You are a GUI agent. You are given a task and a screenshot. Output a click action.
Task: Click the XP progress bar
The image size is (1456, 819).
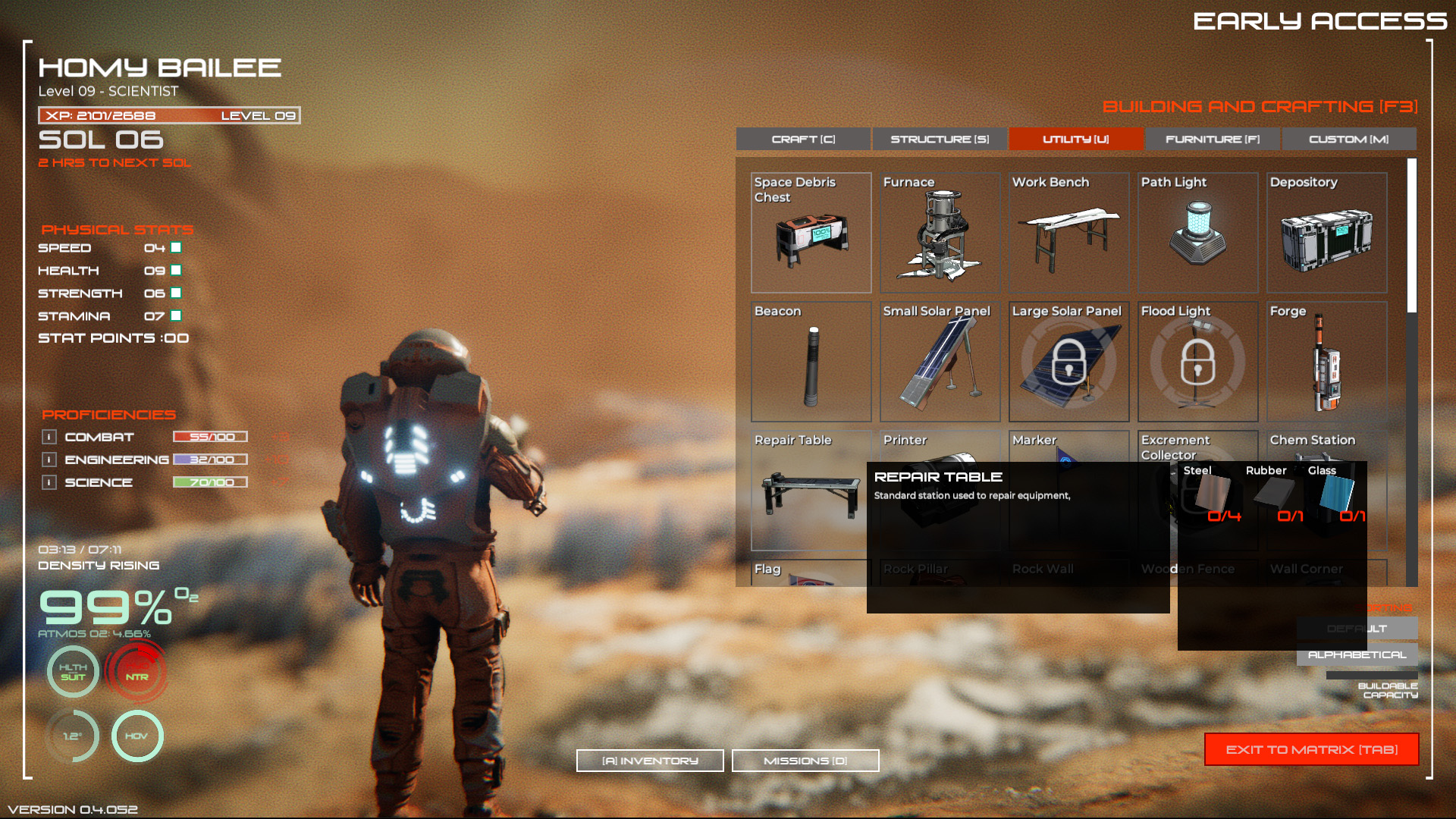click(x=168, y=115)
